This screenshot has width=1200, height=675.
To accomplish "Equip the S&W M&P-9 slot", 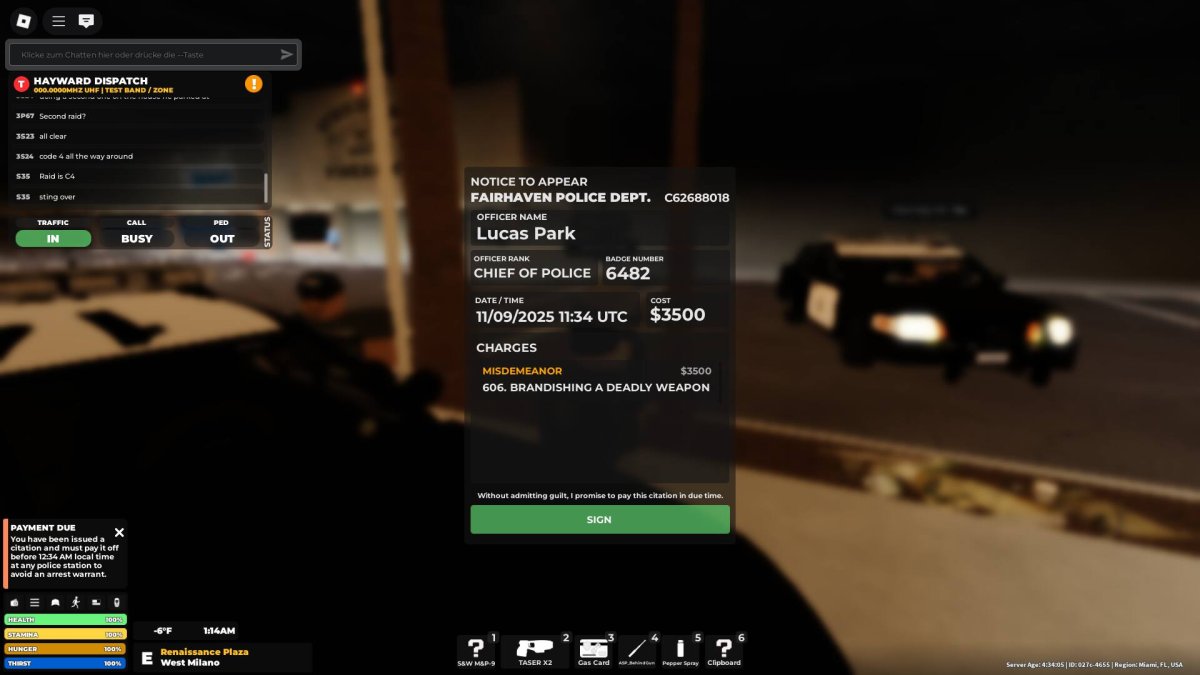I will point(477,651).
